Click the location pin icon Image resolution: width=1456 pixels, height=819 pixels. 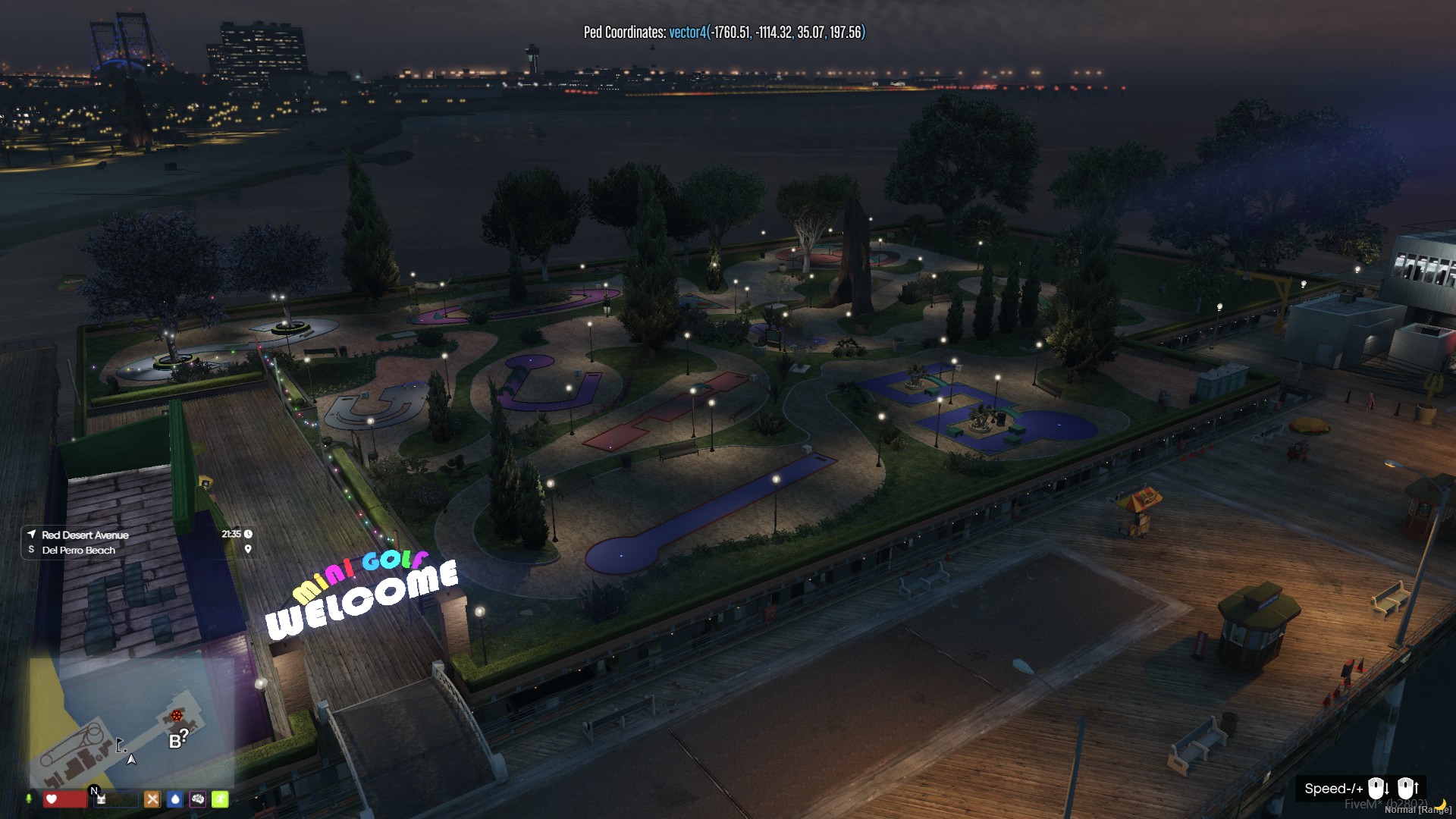248,549
